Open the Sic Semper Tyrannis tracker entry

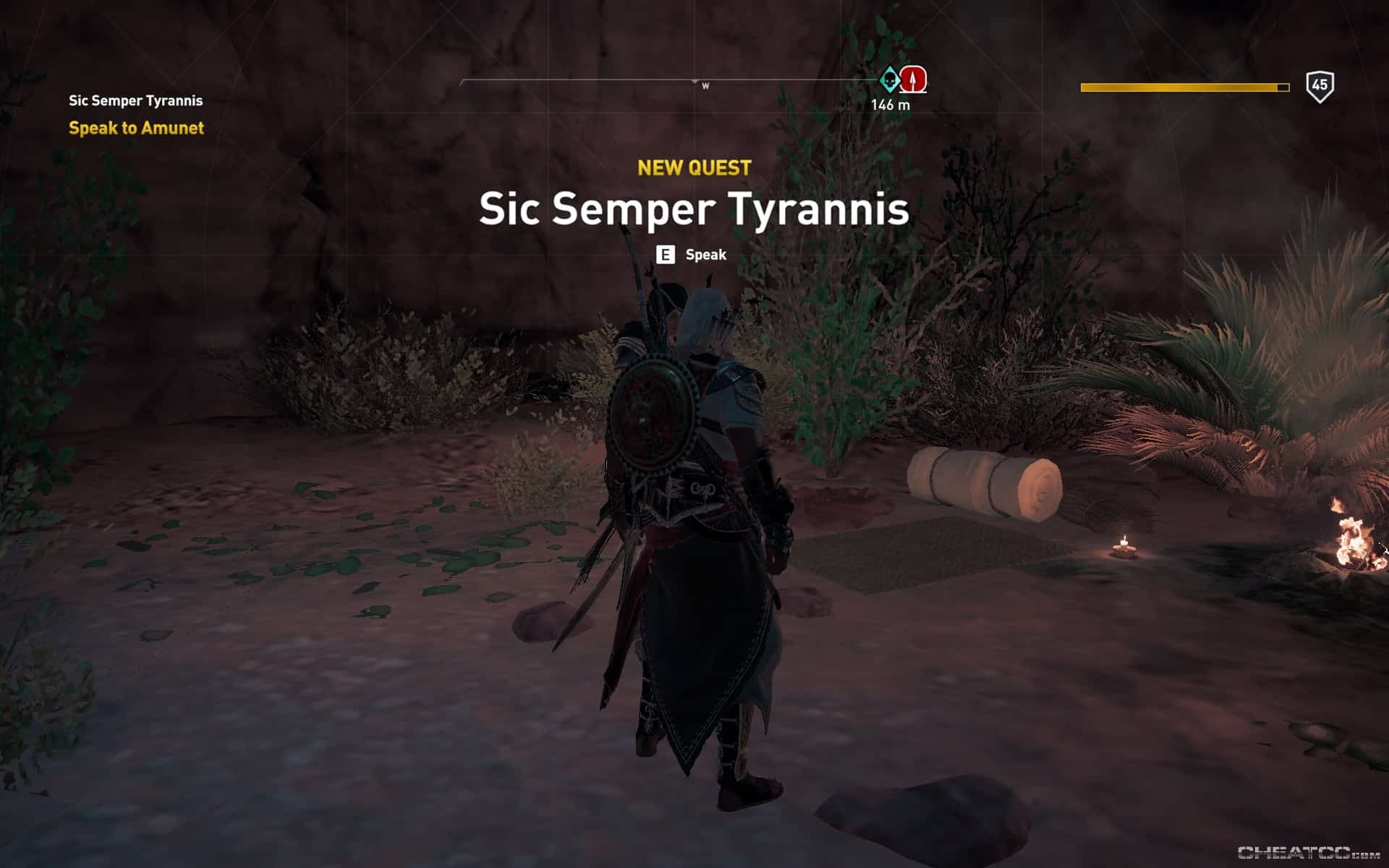(x=135, y=101)
